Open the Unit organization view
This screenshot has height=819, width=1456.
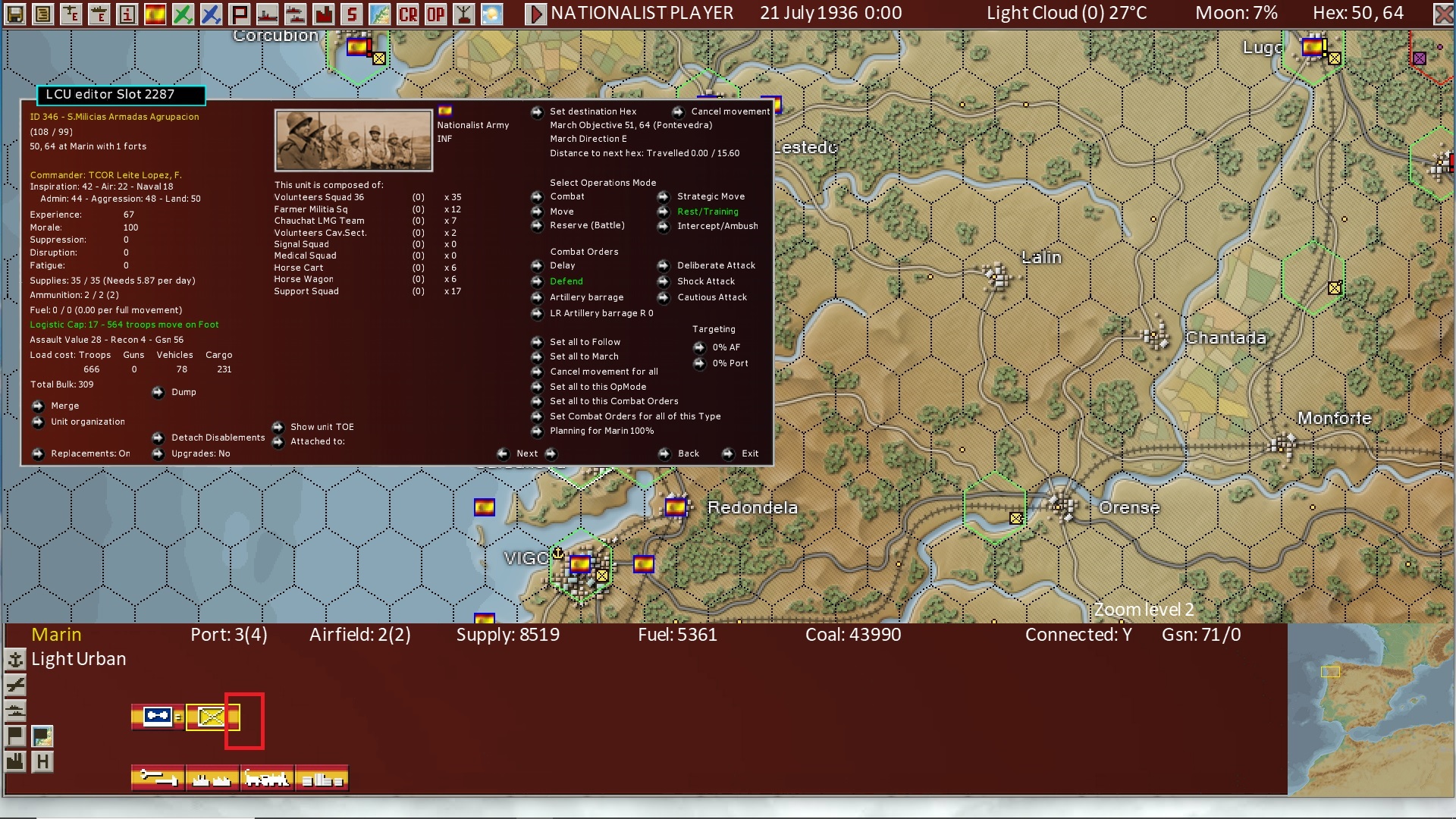[88, 422]
